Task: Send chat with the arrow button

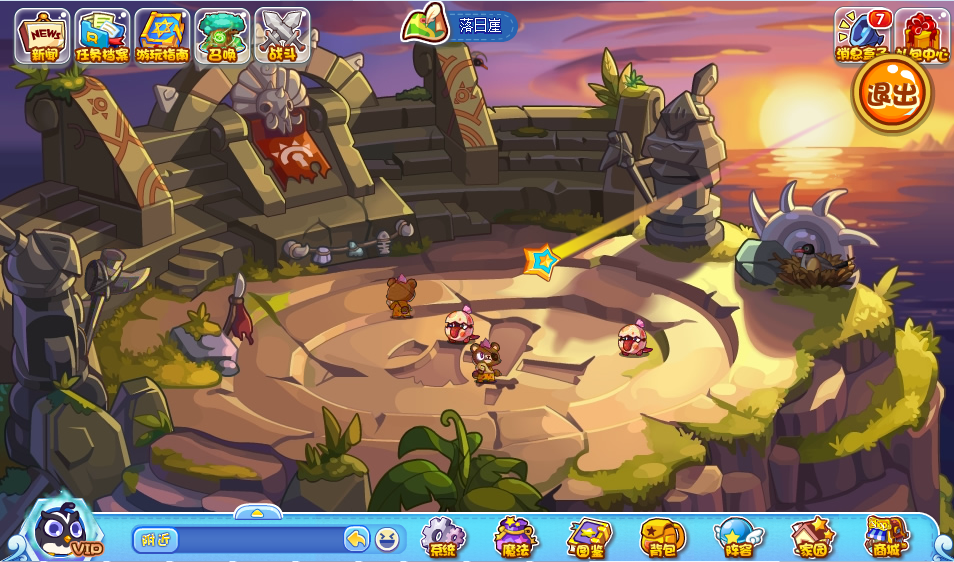Action: pyautogui.click(x=357, y=540)
